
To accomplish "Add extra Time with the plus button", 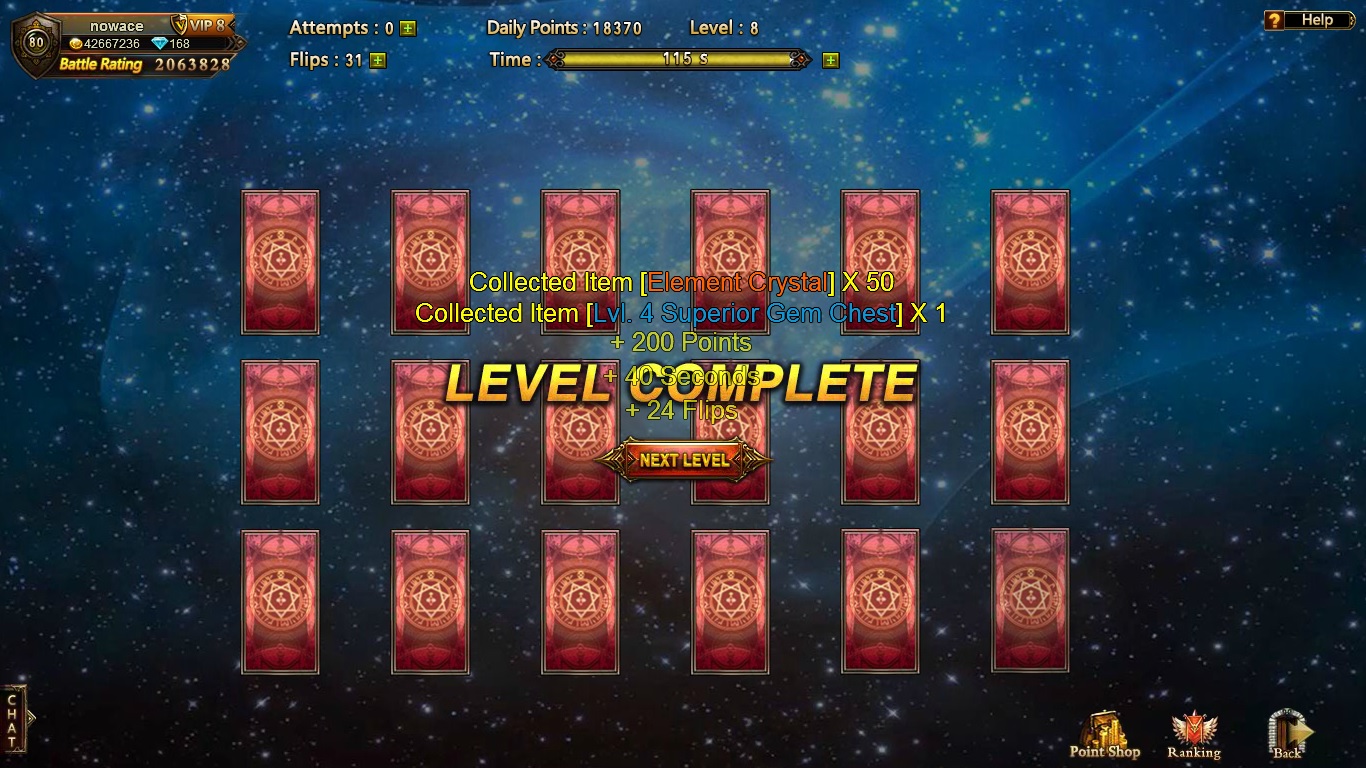I will 830,60.
